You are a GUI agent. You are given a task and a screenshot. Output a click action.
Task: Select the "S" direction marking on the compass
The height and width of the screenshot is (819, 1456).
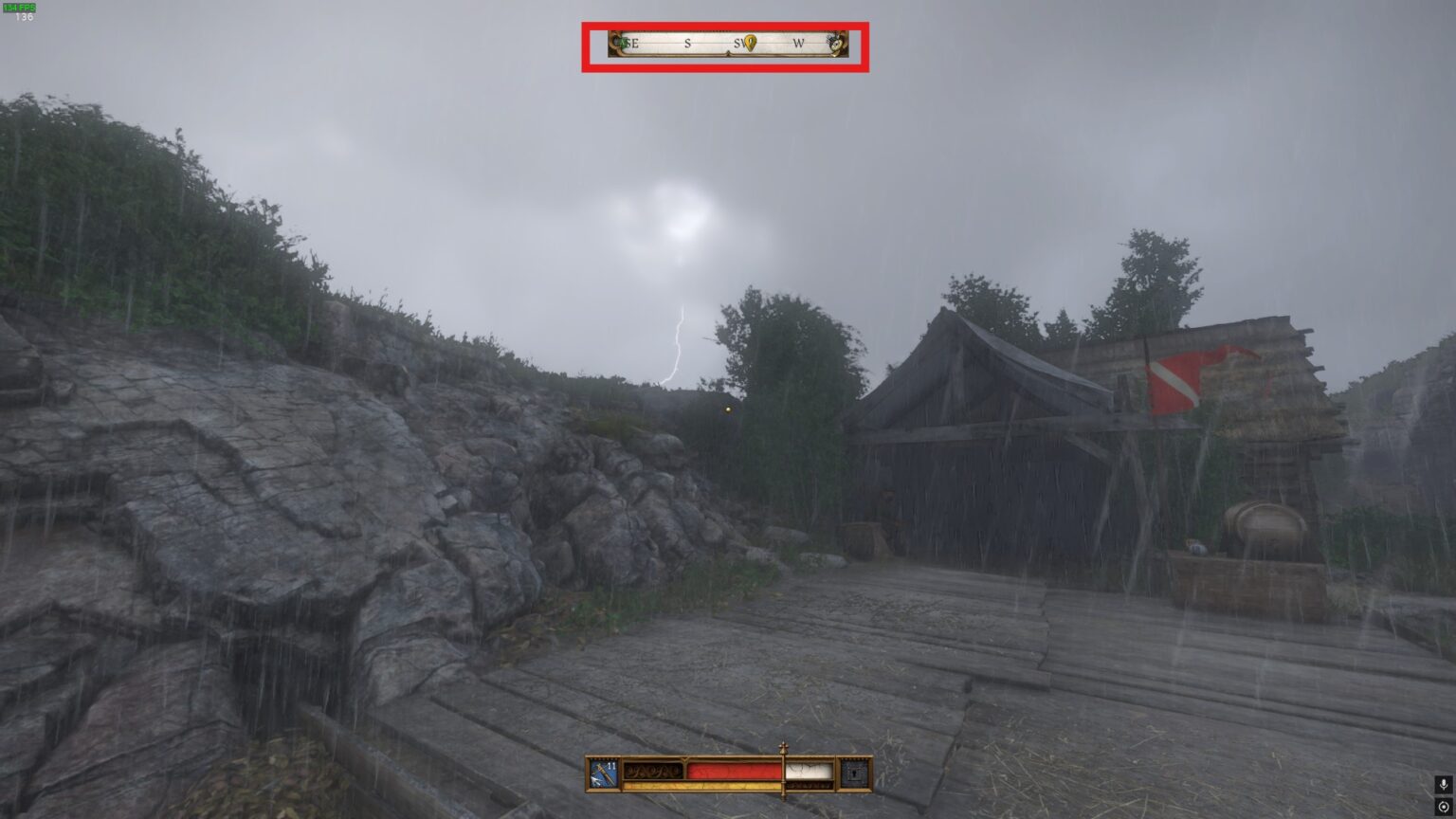687,43
